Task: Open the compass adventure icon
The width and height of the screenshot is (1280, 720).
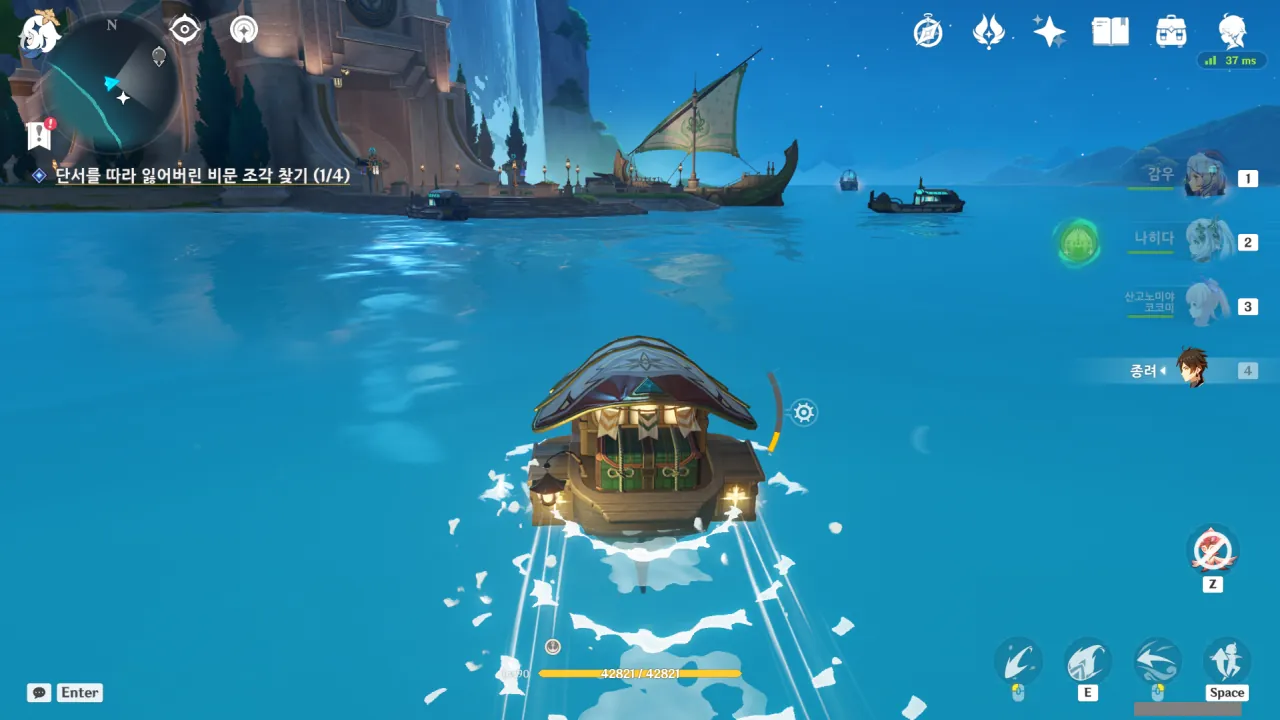Action: (928, 32)
